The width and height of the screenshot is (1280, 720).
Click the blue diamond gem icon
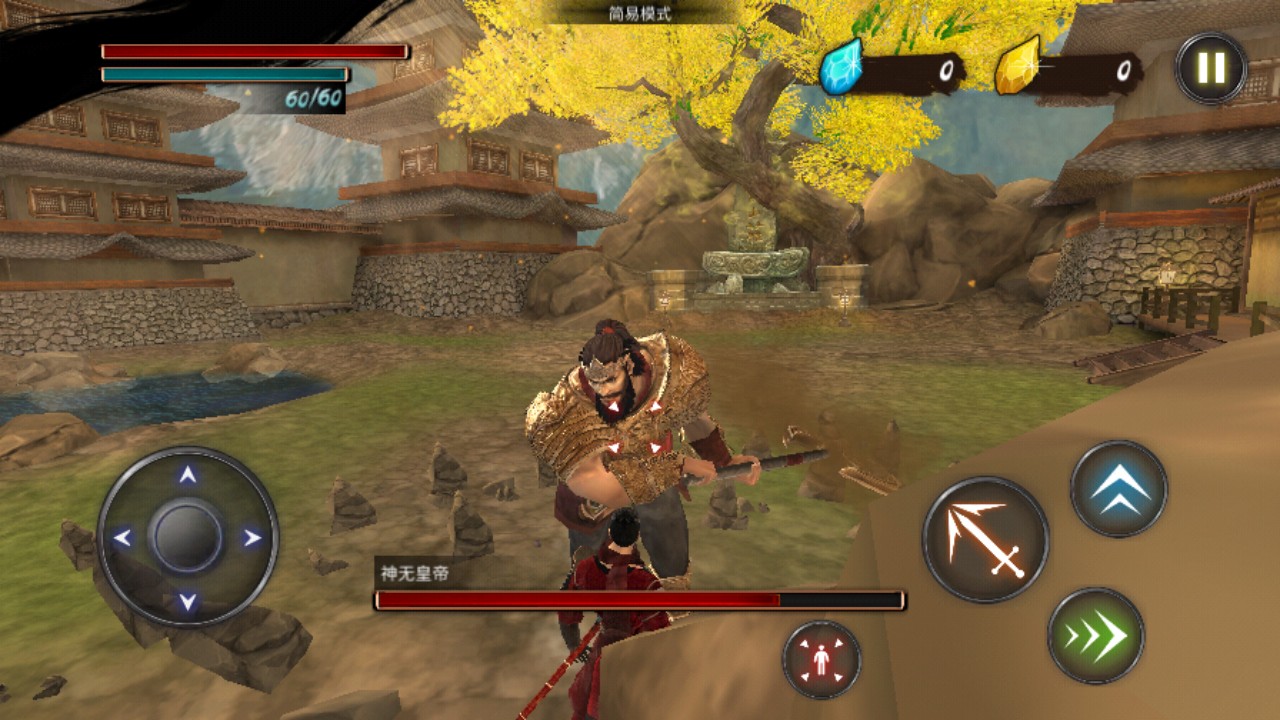click(x=840, y=70)
